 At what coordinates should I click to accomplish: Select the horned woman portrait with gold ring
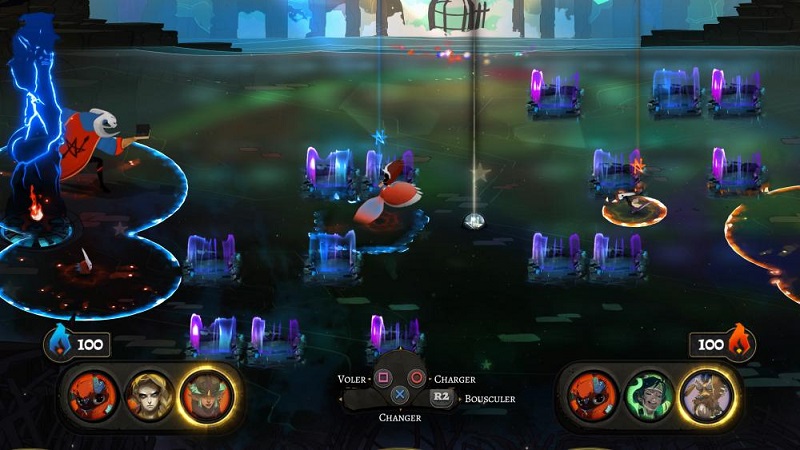point(205,393)
